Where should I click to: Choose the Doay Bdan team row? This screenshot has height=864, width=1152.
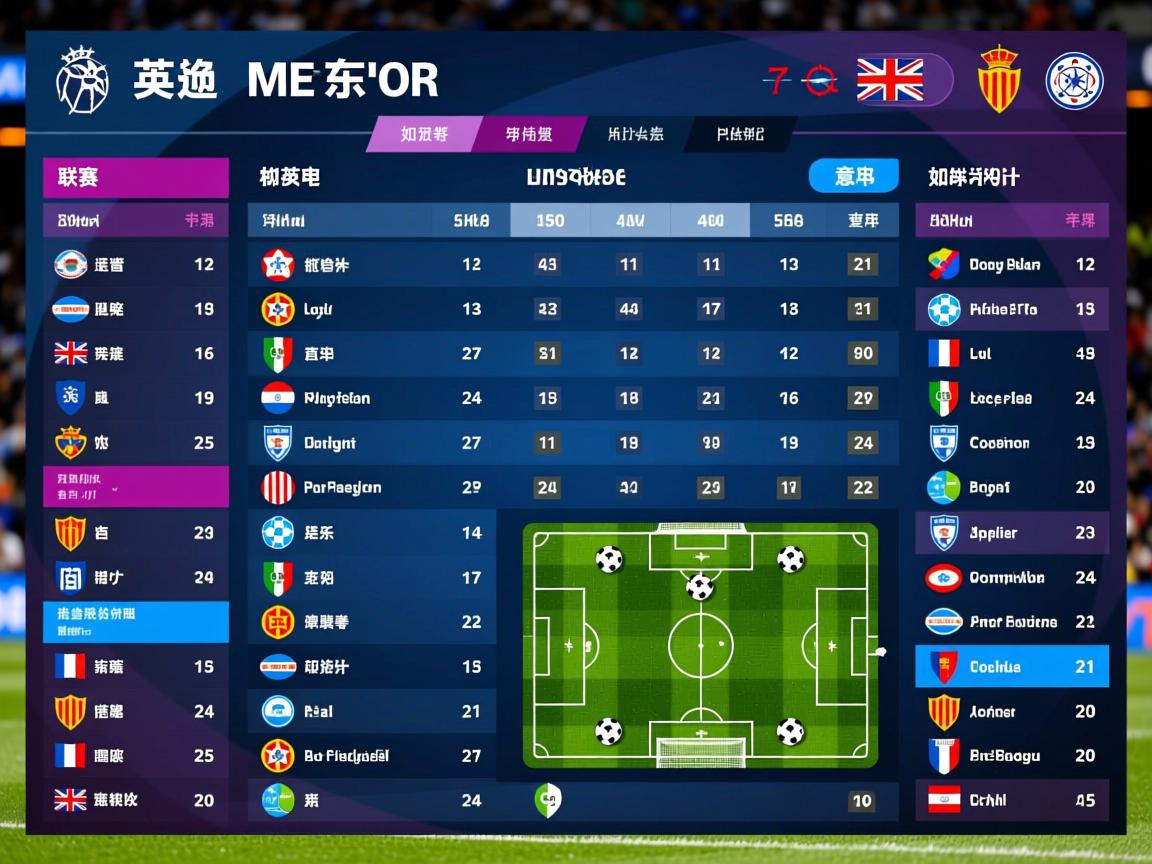pyautogui.click(x=1011, y=265)
